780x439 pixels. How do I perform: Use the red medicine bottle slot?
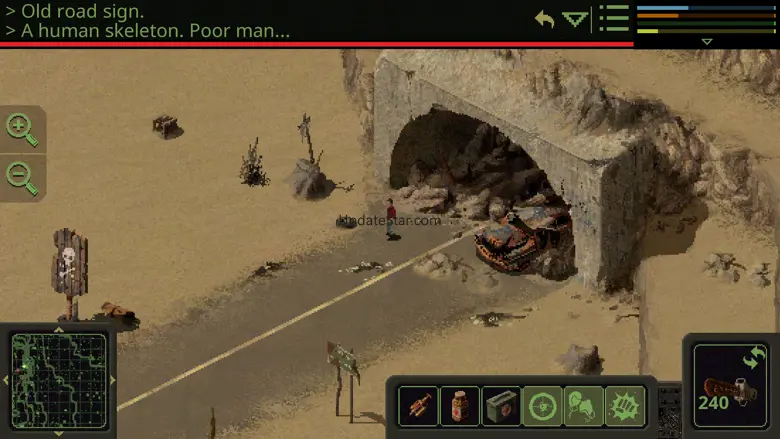460,406
